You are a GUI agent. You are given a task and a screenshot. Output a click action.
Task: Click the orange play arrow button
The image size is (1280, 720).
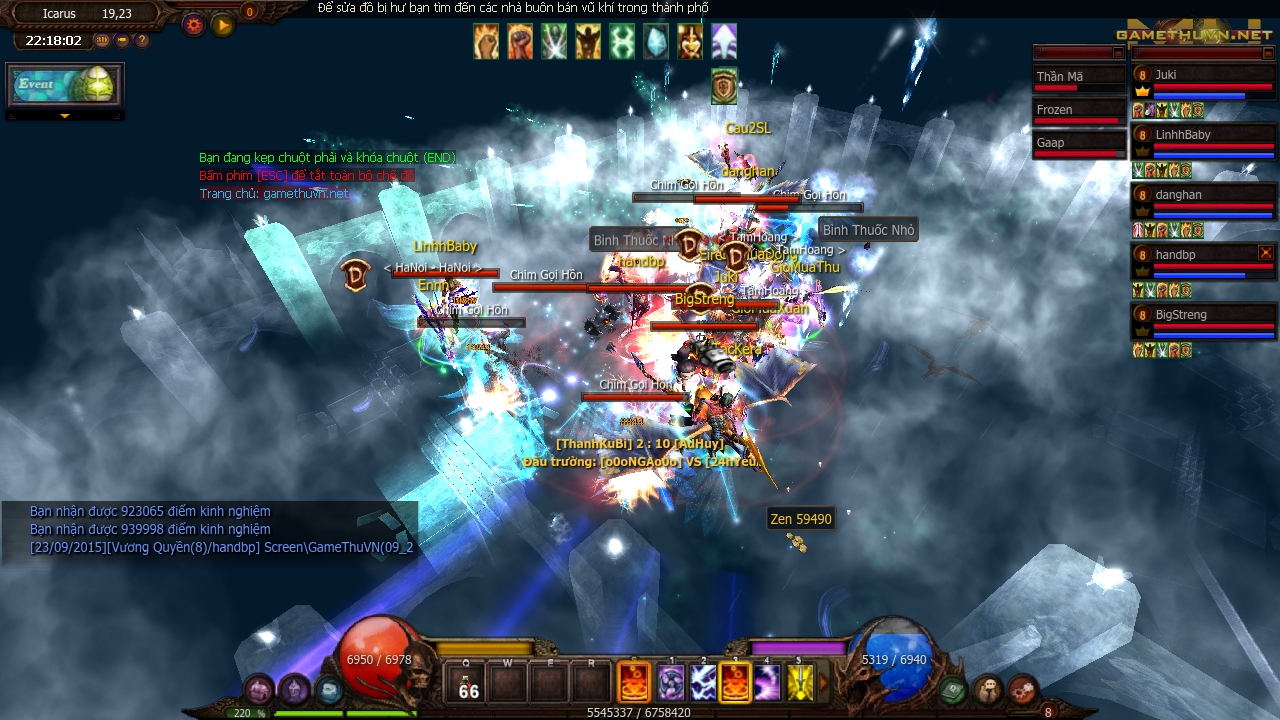[222, 25]
